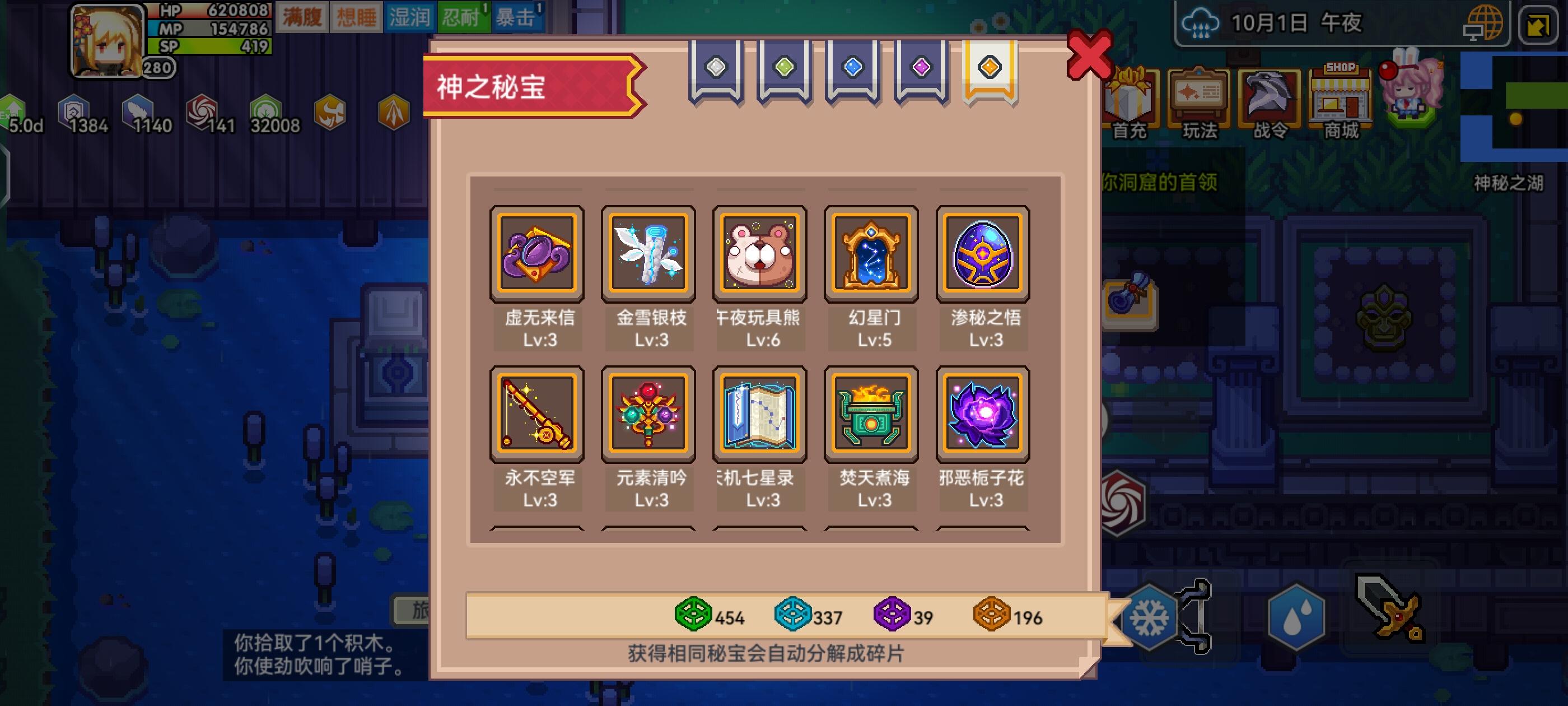Toggle the 暴击 status buff indicator
1568x706 pixels.
tap(520, 16)
